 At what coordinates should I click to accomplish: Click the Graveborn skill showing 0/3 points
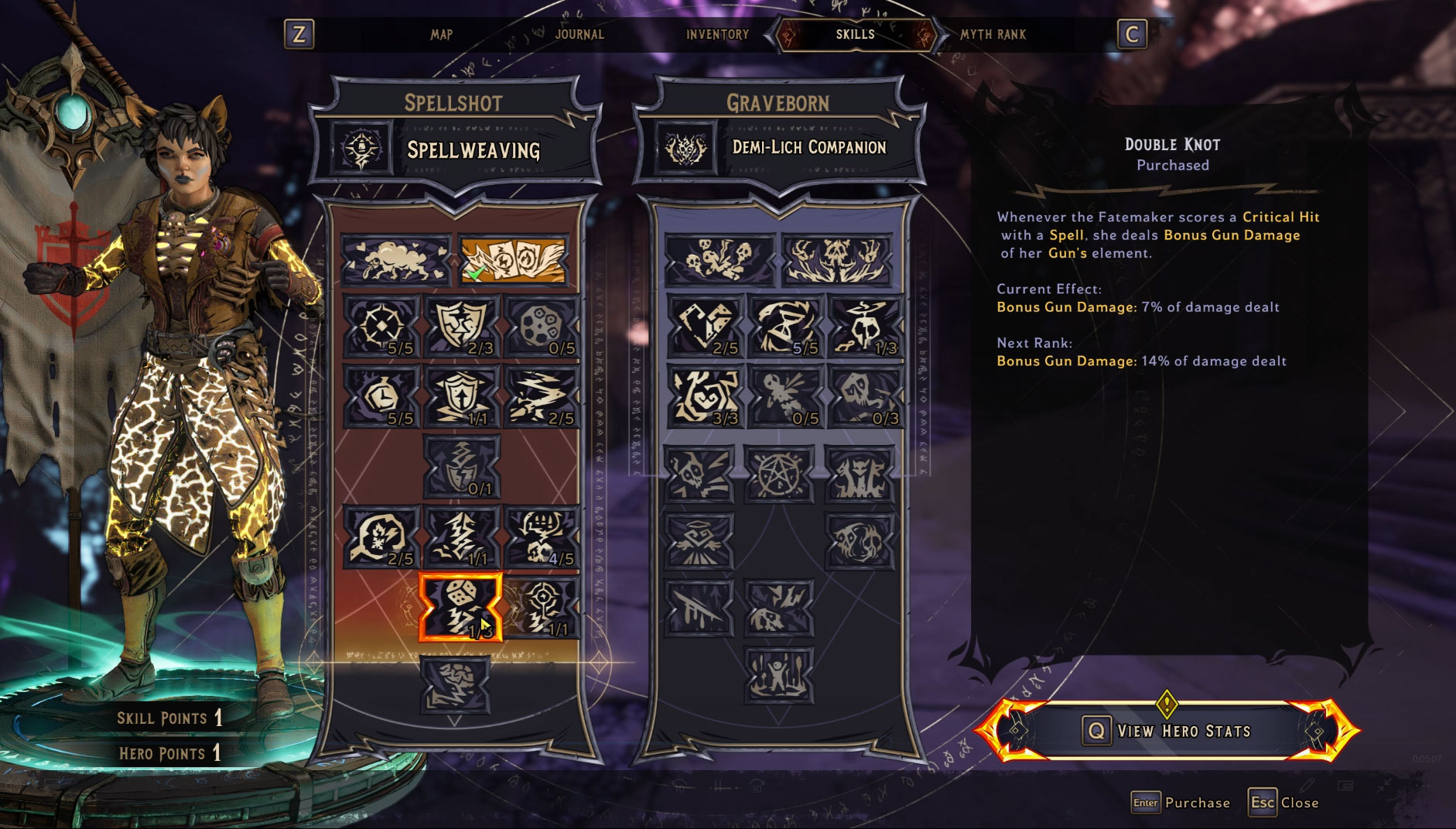coord(866,396)
